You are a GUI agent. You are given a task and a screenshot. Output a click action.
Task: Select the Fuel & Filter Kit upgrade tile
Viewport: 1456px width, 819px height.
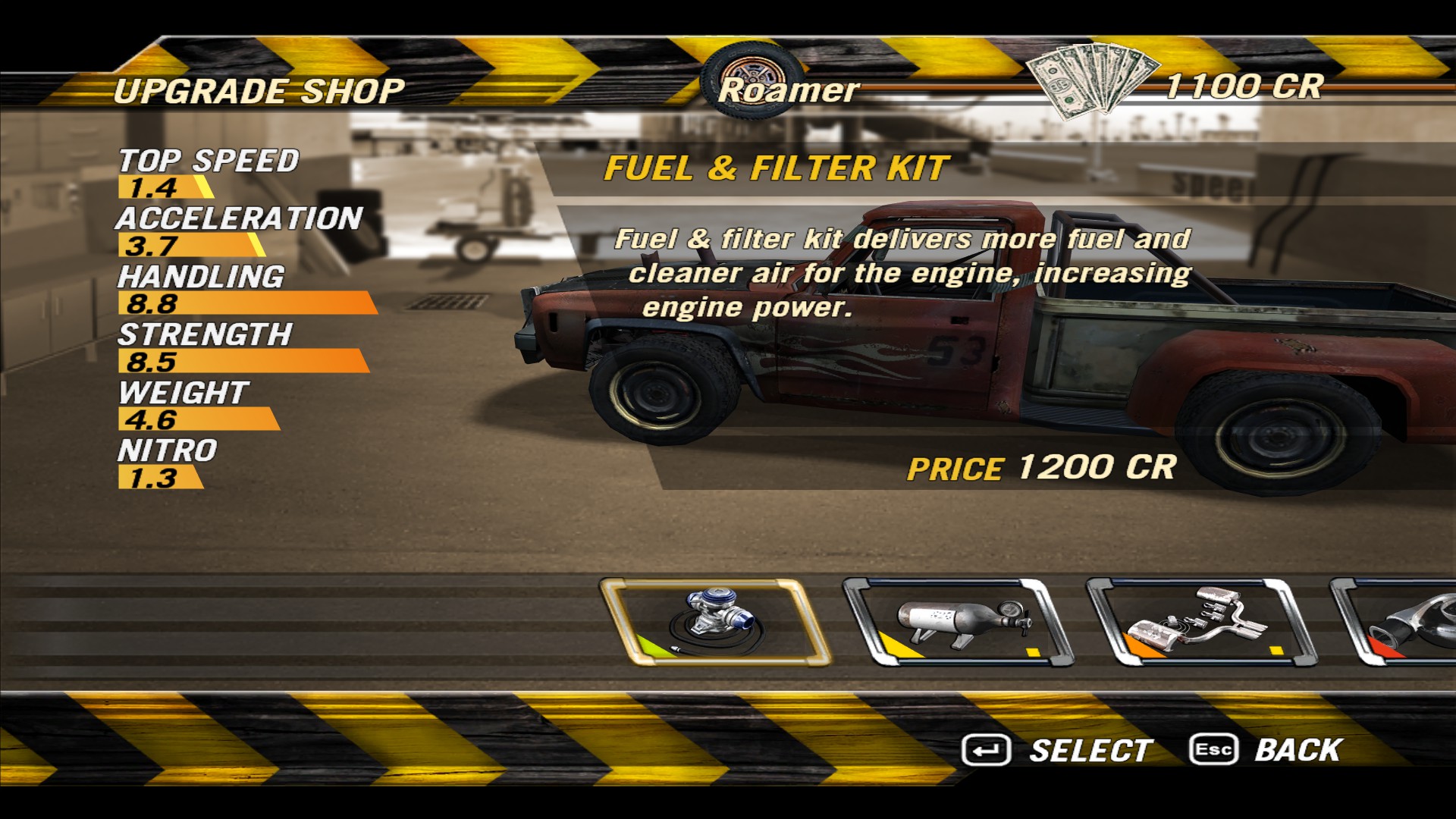[714, 623]
